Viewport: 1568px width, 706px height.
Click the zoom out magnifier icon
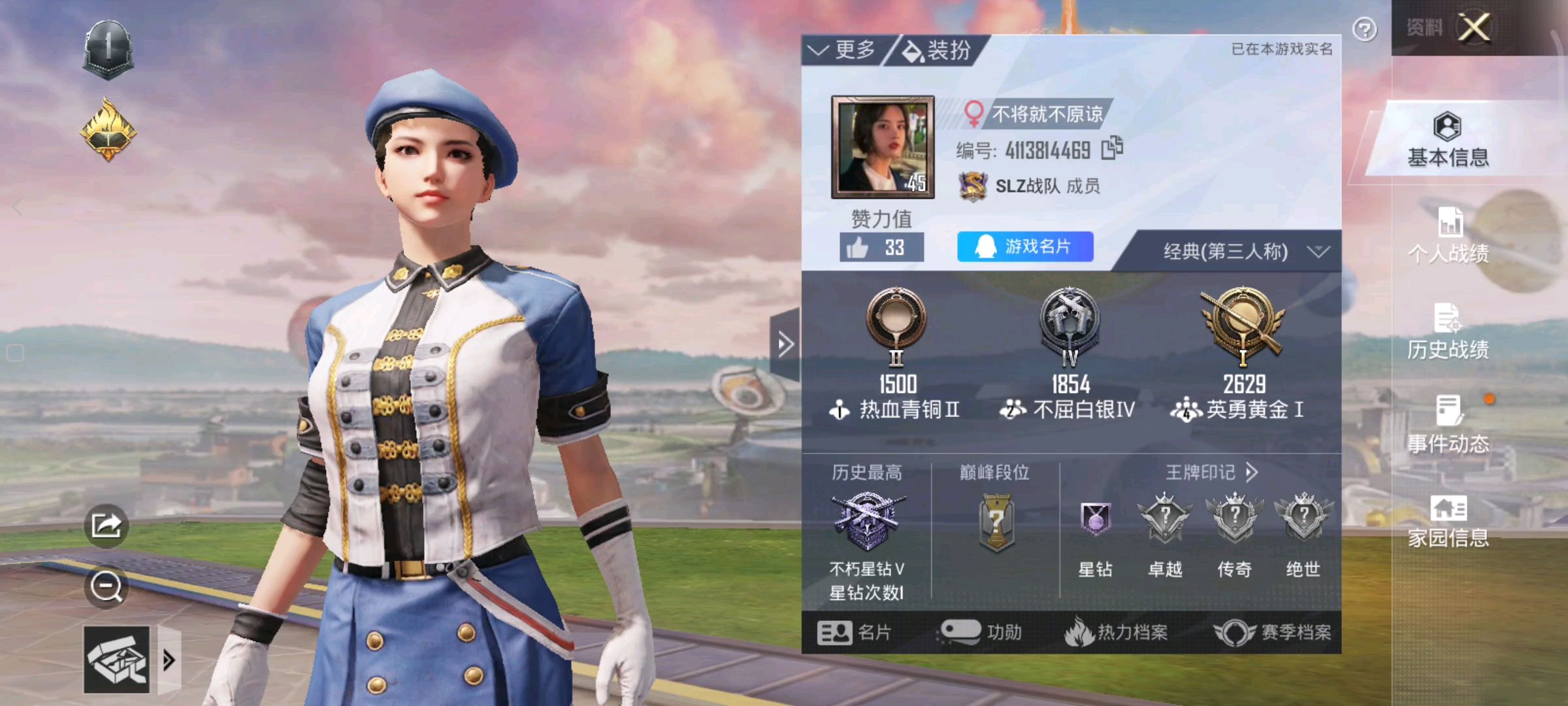107,587
